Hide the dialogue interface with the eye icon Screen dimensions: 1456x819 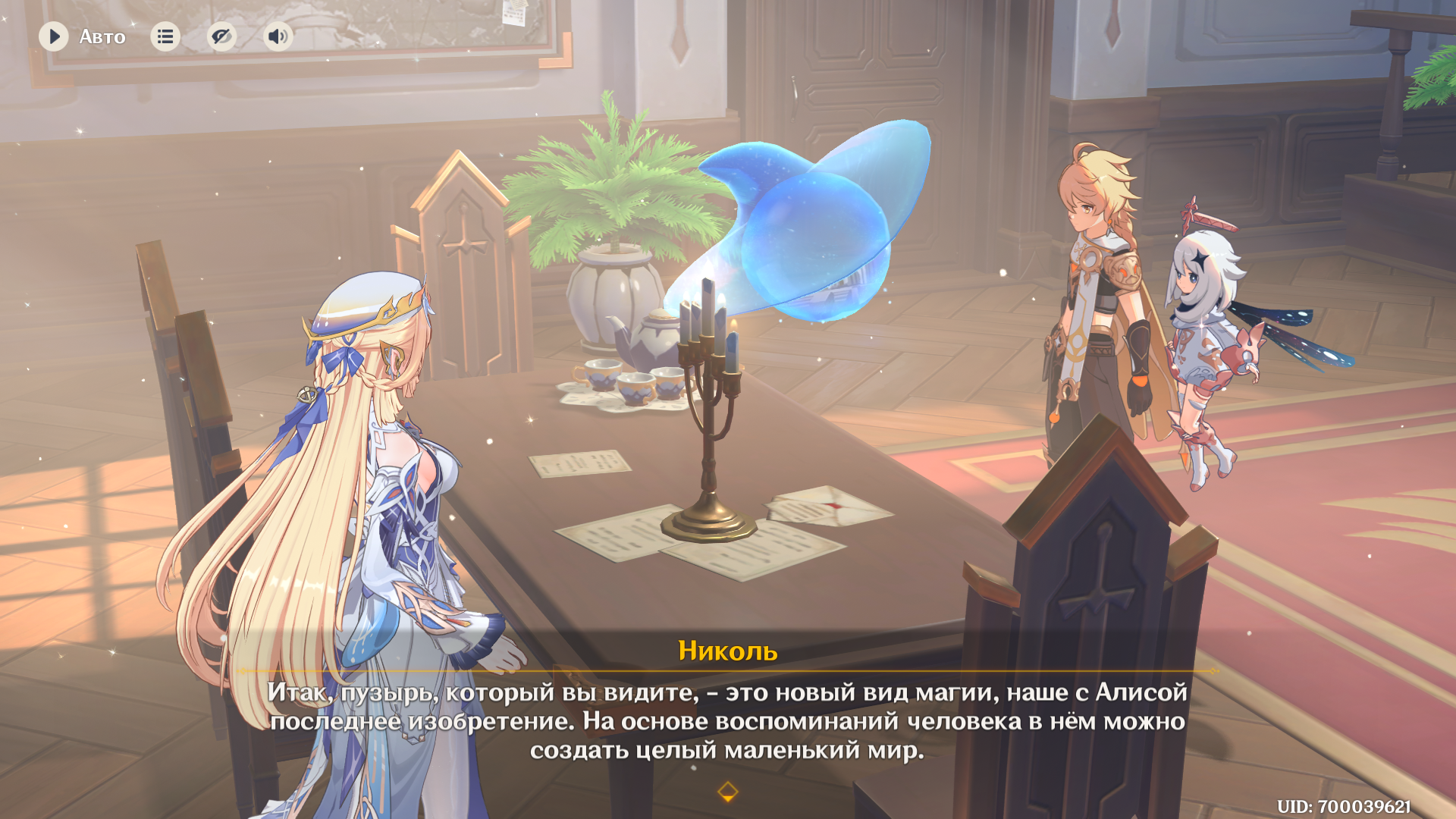coord(221,36)
